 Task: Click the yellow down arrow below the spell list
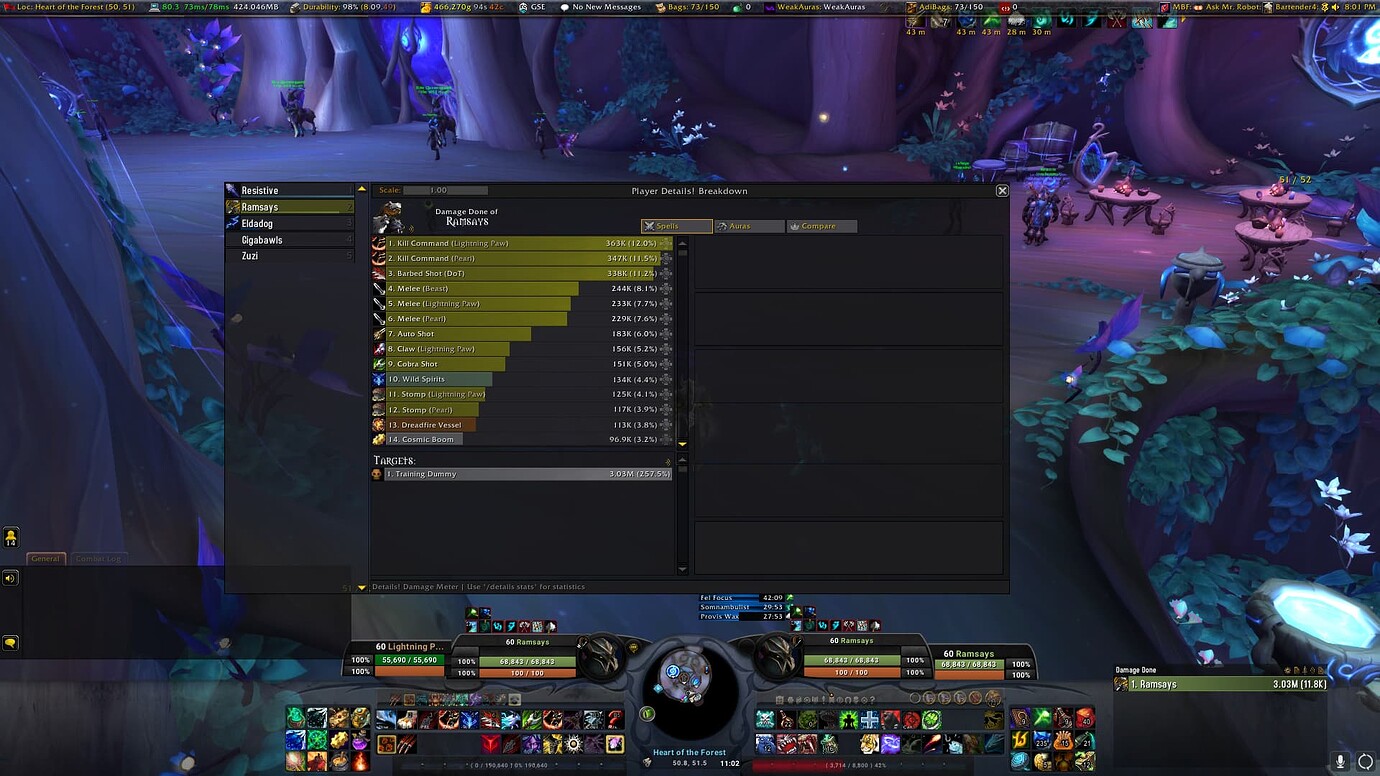[x=682, y=443]
